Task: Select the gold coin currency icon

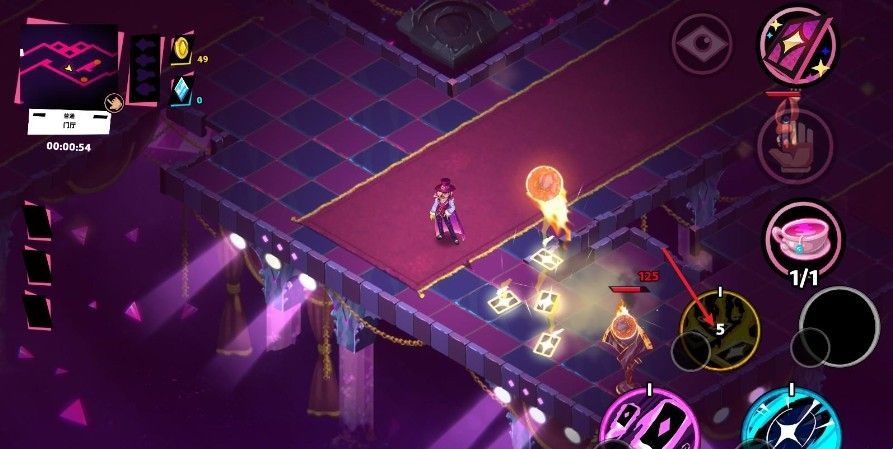Action: 181,49
